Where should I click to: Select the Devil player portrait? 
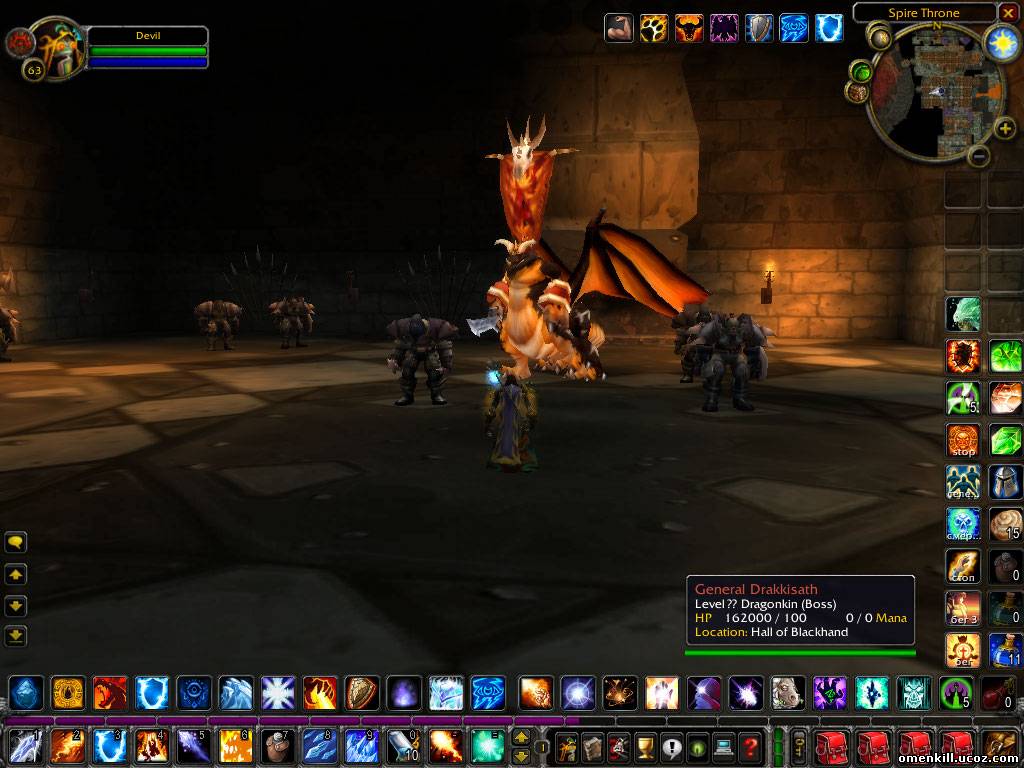tap(55, 47)
